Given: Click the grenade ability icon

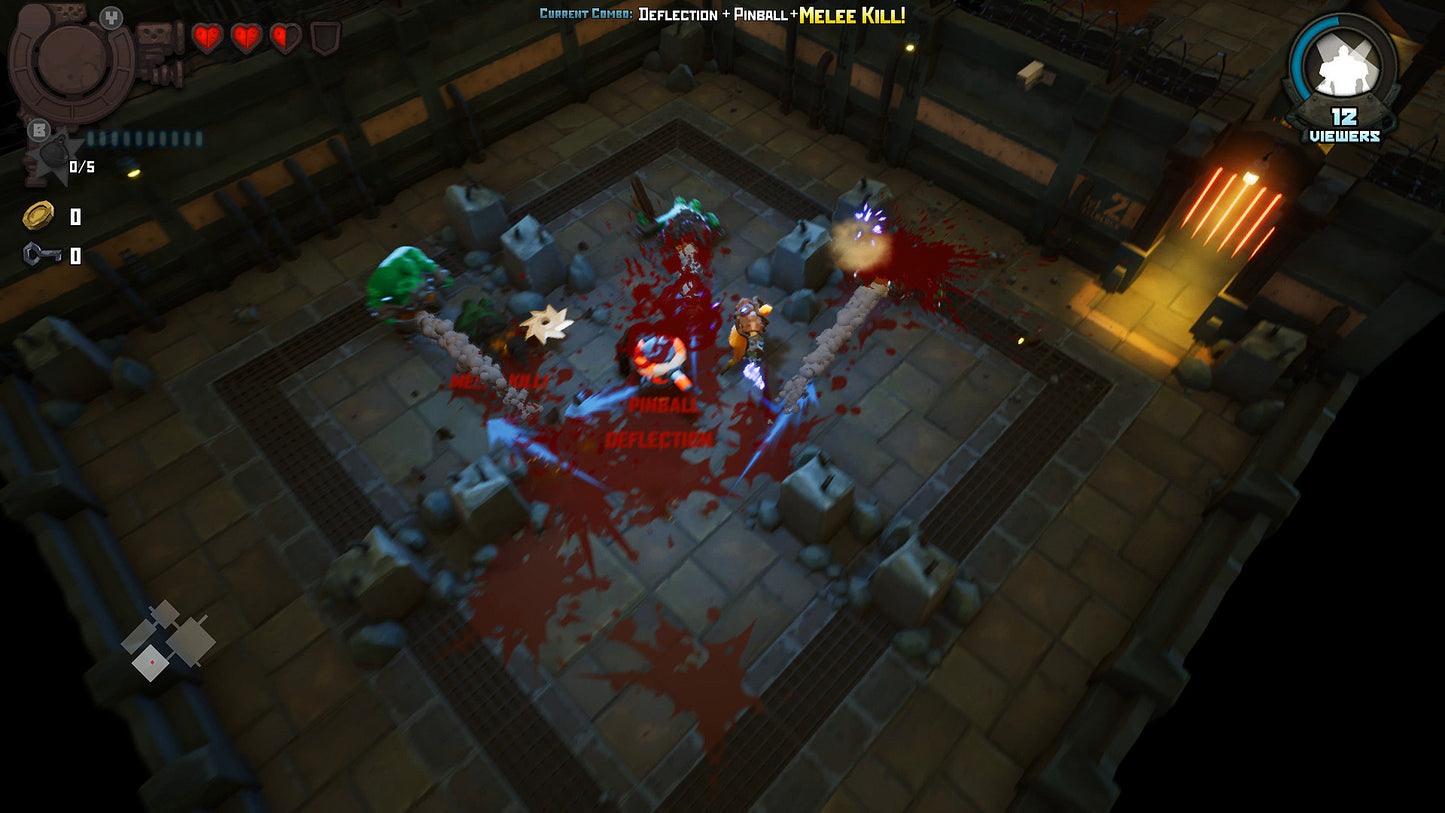Looking at the screenshot, I should pos(46,158).
